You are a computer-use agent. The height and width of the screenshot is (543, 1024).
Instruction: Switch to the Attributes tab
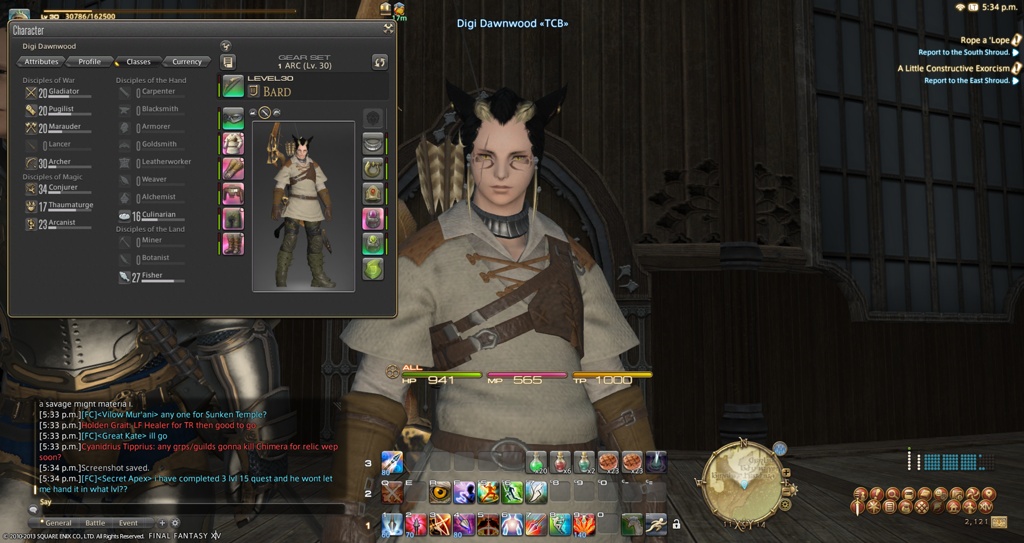tap(41, 62)
